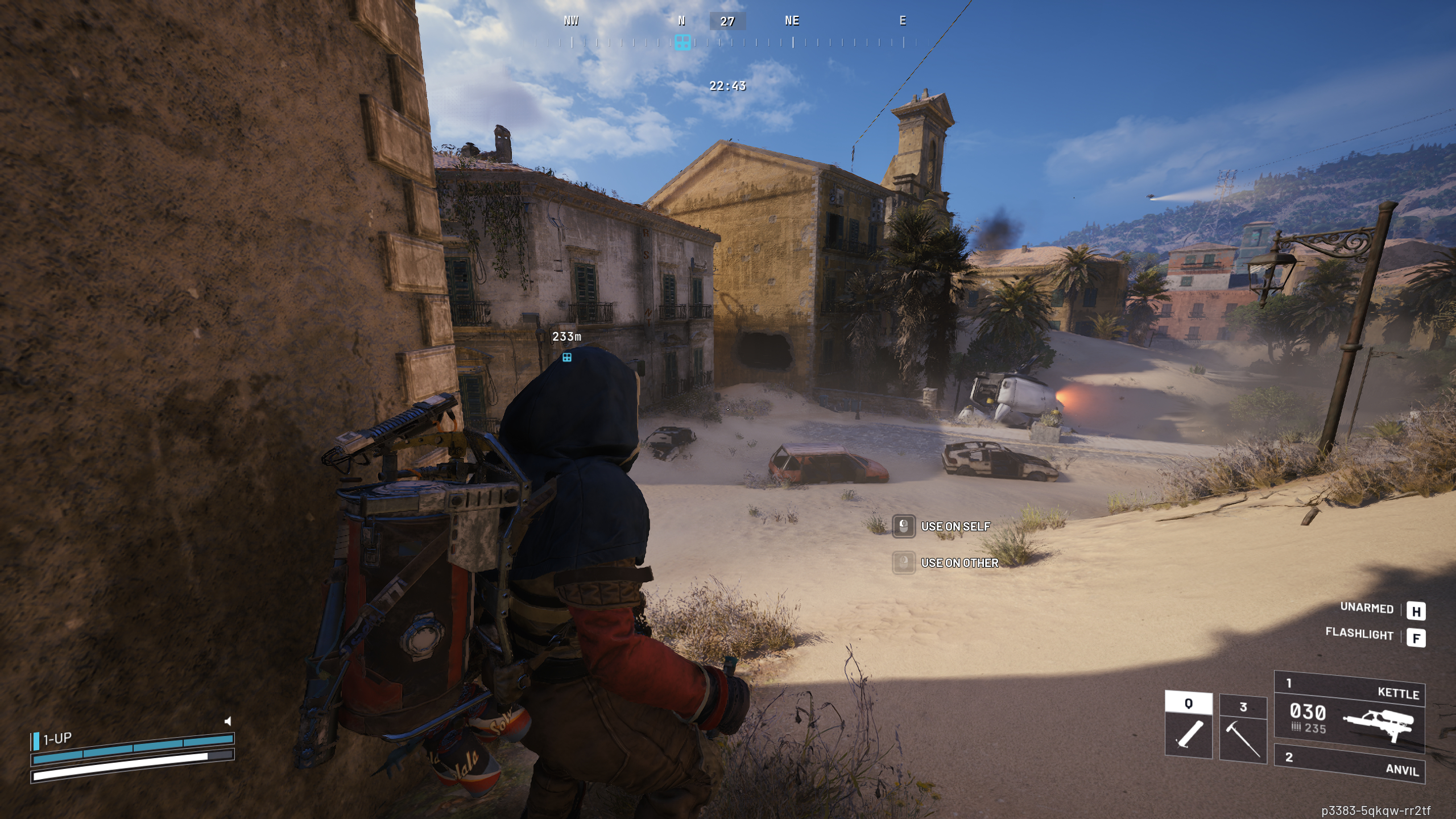Viewport: 1456px width, 819px height.
Task: Select the N direction on the compass bar
Action: coord(681,21)
